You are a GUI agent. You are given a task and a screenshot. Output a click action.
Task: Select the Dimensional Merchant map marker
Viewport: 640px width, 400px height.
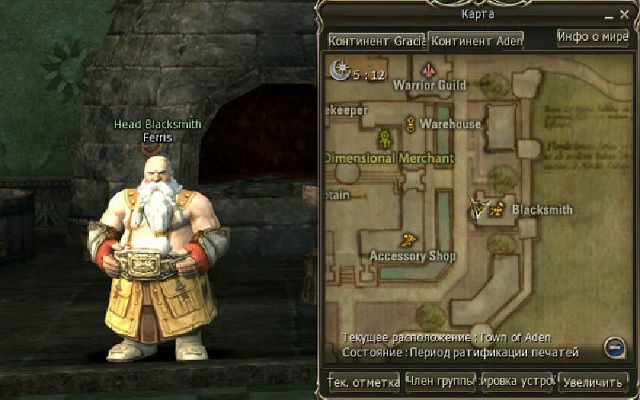(x=382, y=138)
